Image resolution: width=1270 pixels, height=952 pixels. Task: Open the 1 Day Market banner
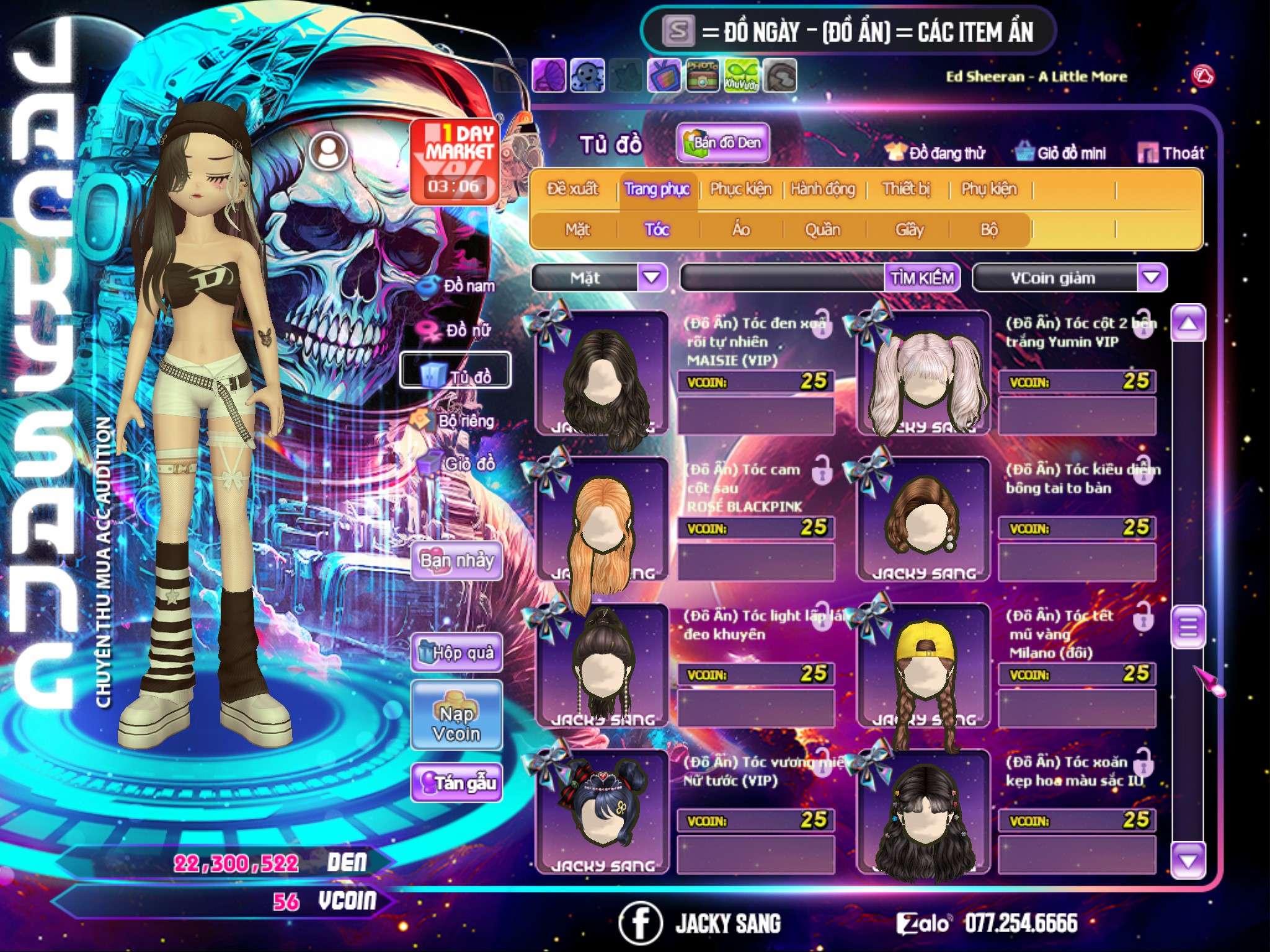click(x=456, y=162)
